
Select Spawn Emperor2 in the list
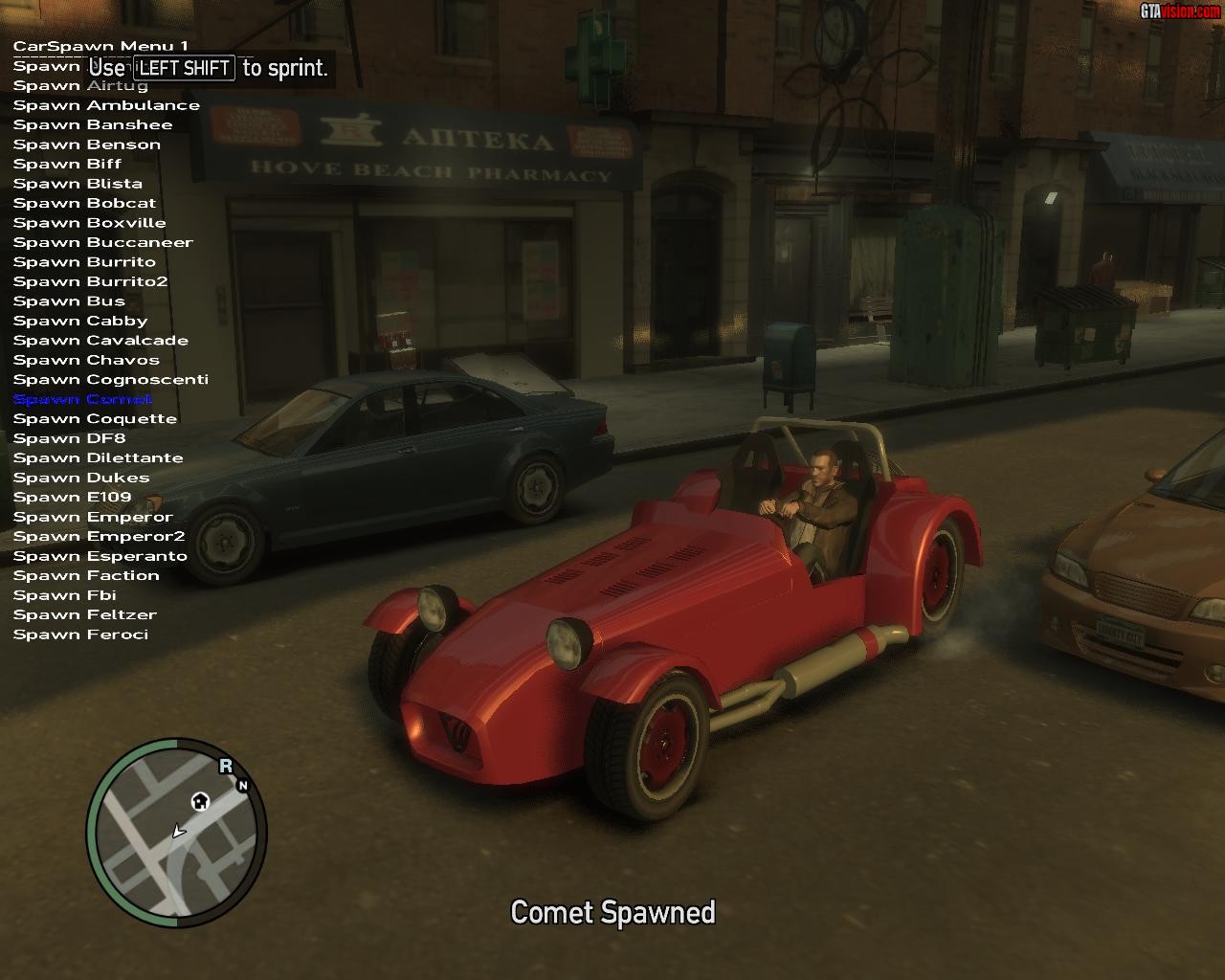99,537
